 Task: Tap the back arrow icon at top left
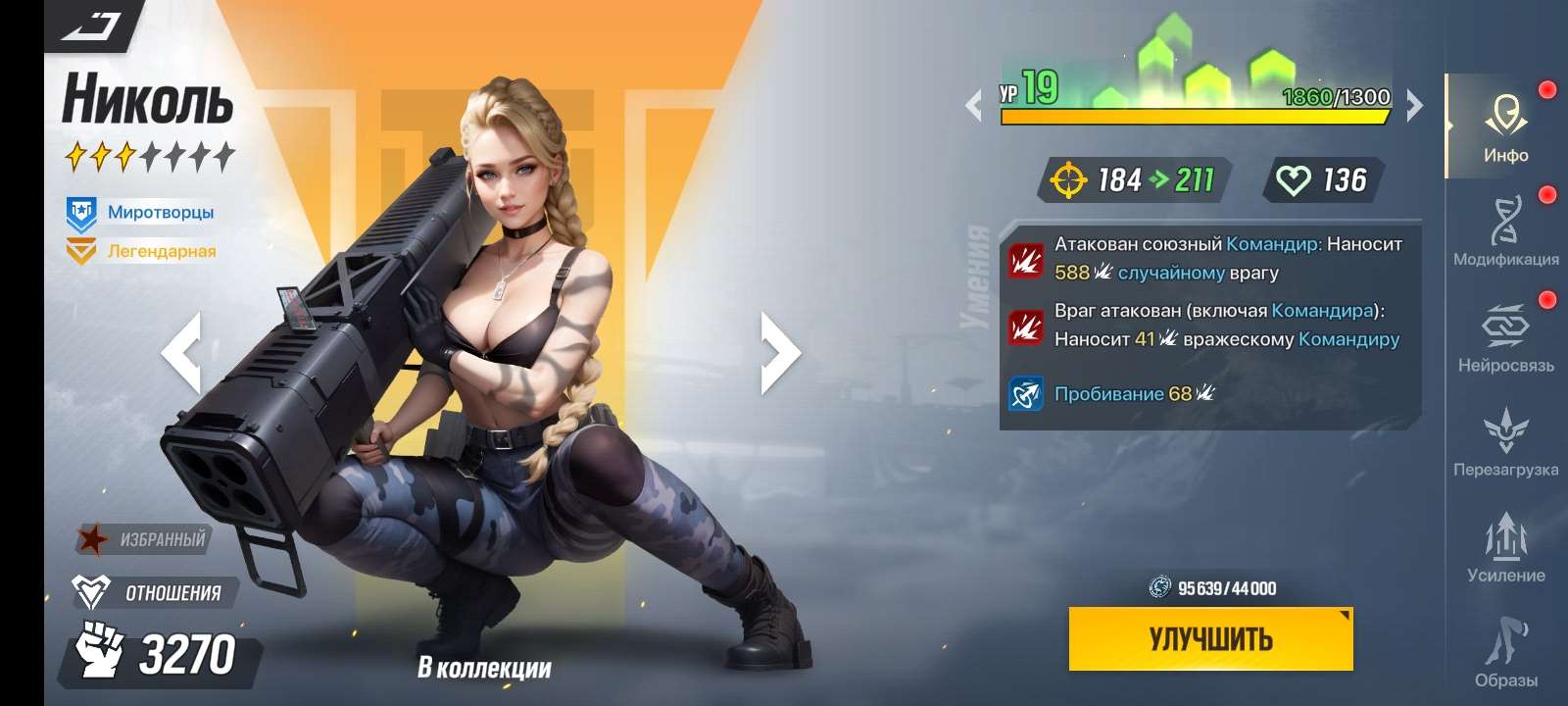tap(92, 25)
